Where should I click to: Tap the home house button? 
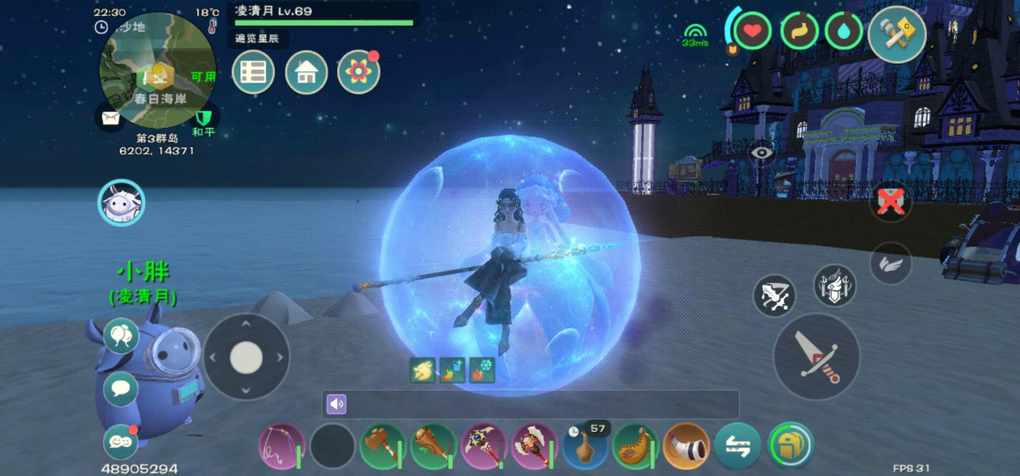tap(306, 72)
